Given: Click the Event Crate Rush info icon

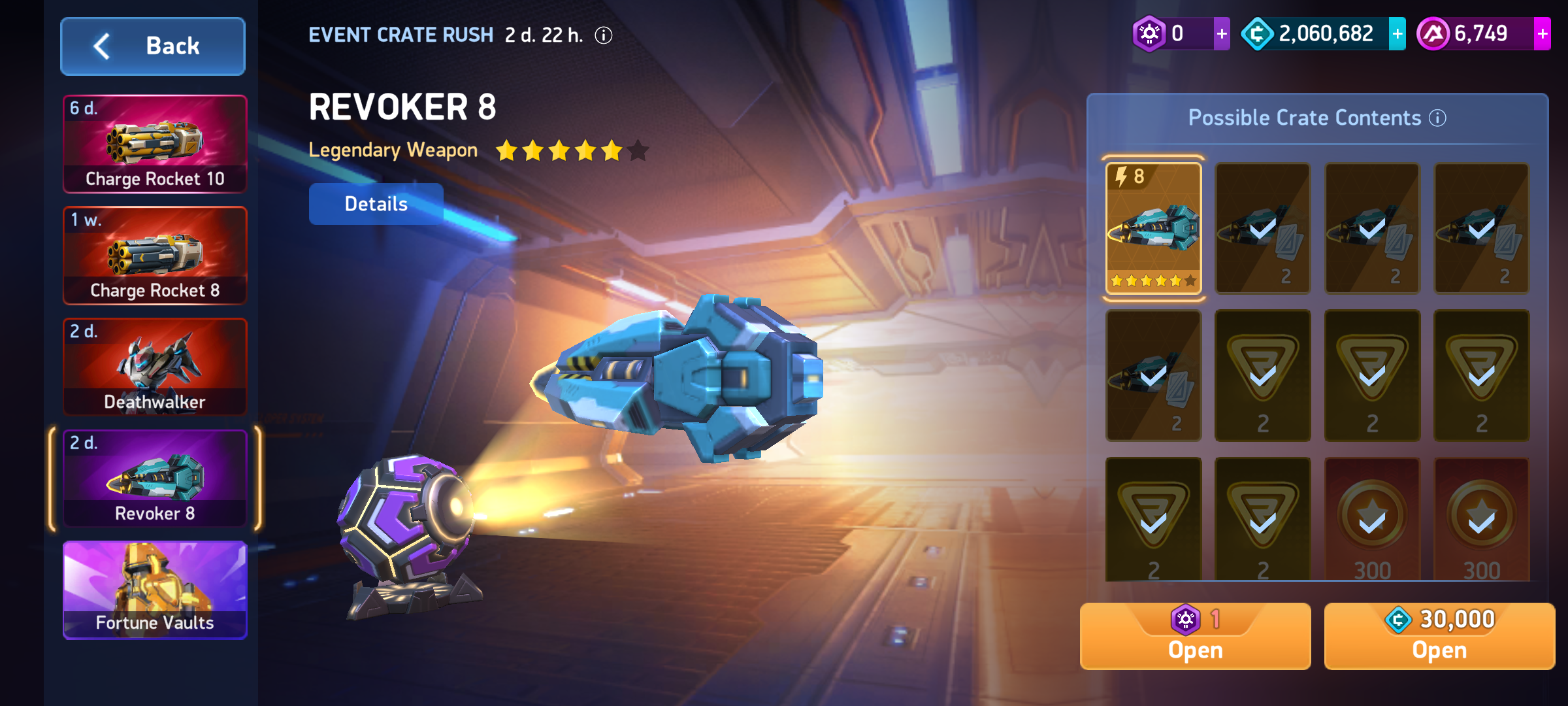Looking at the screenshot, I should coord(604,35).
